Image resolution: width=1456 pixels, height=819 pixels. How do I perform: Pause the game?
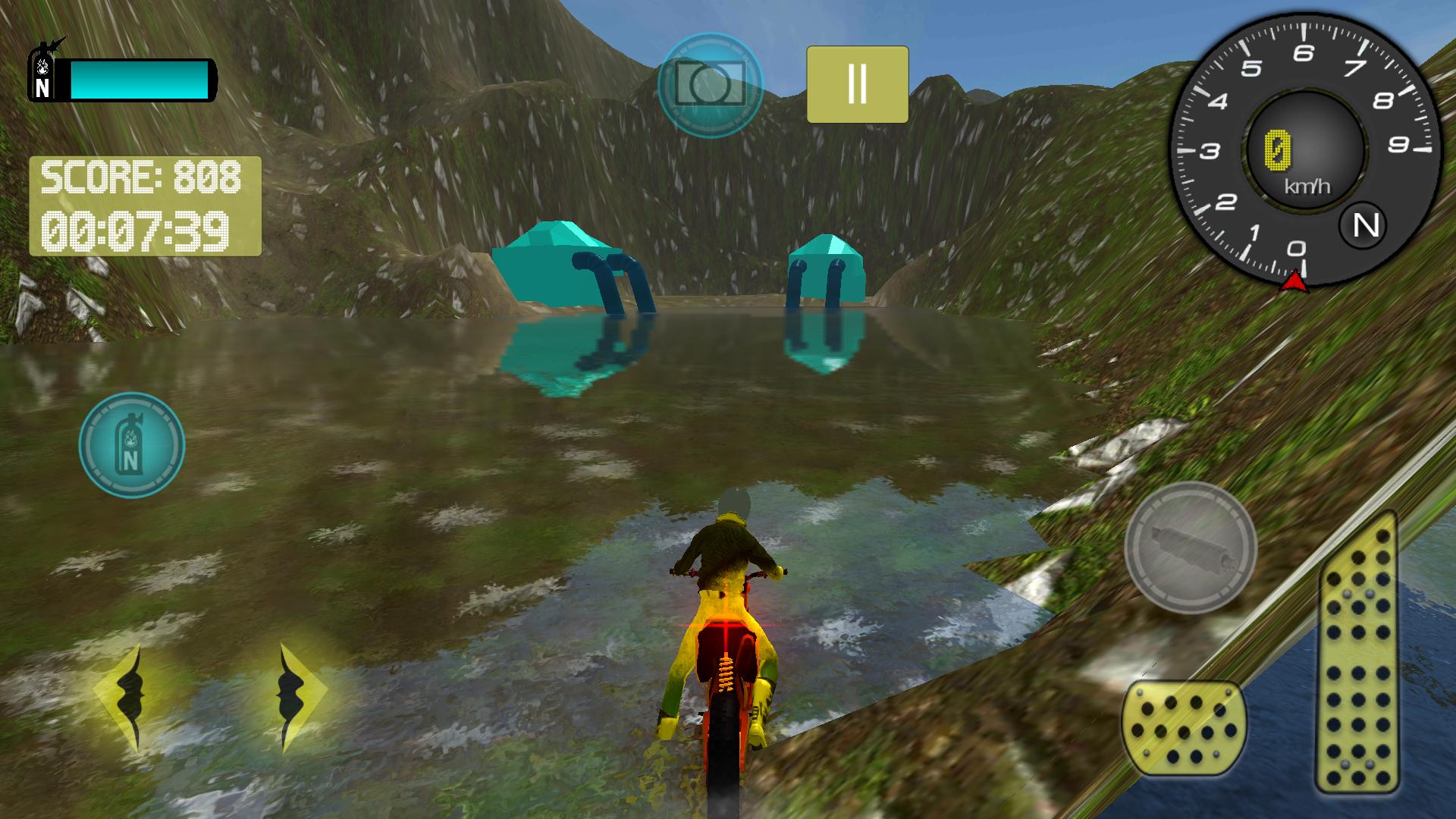[x=857, y=83]
